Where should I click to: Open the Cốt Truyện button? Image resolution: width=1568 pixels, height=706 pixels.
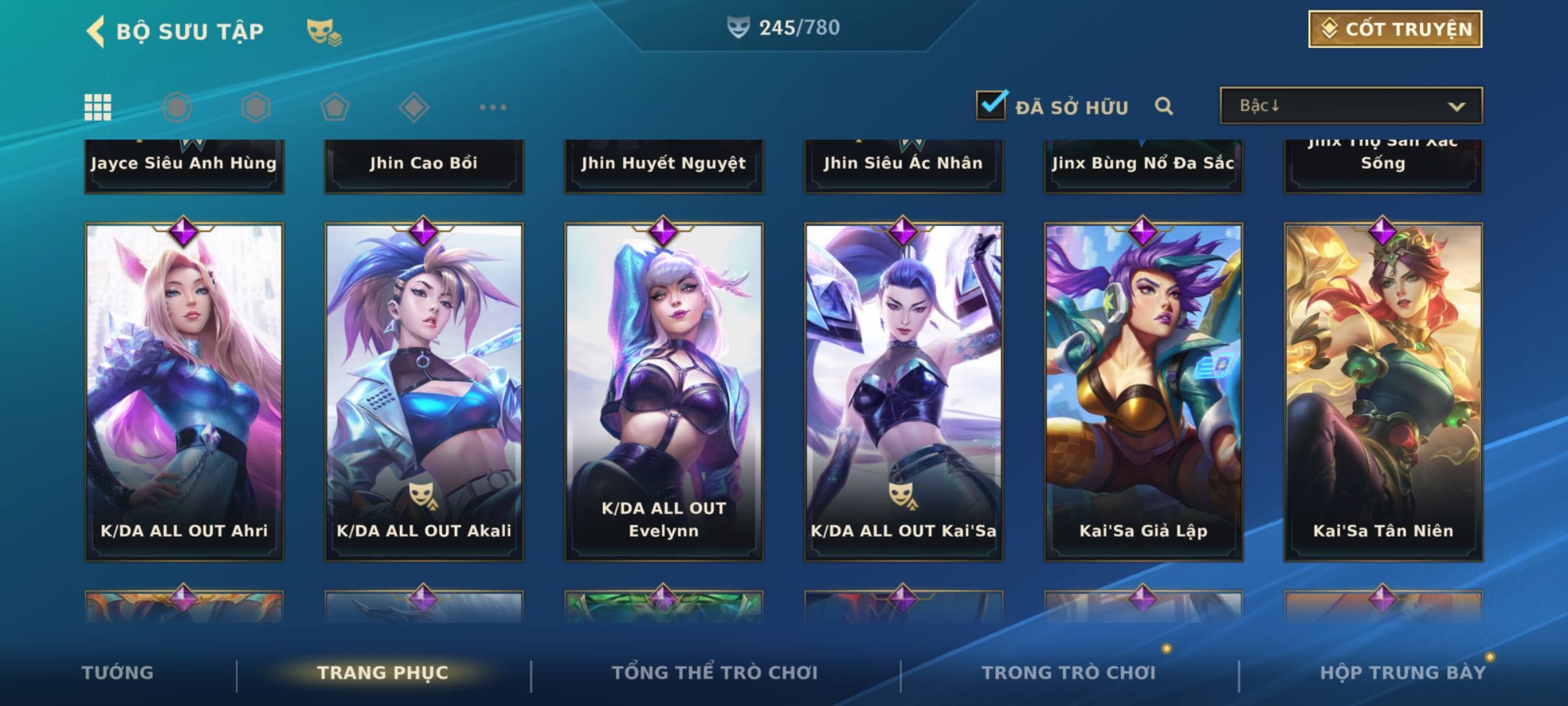pos(1395,29)
